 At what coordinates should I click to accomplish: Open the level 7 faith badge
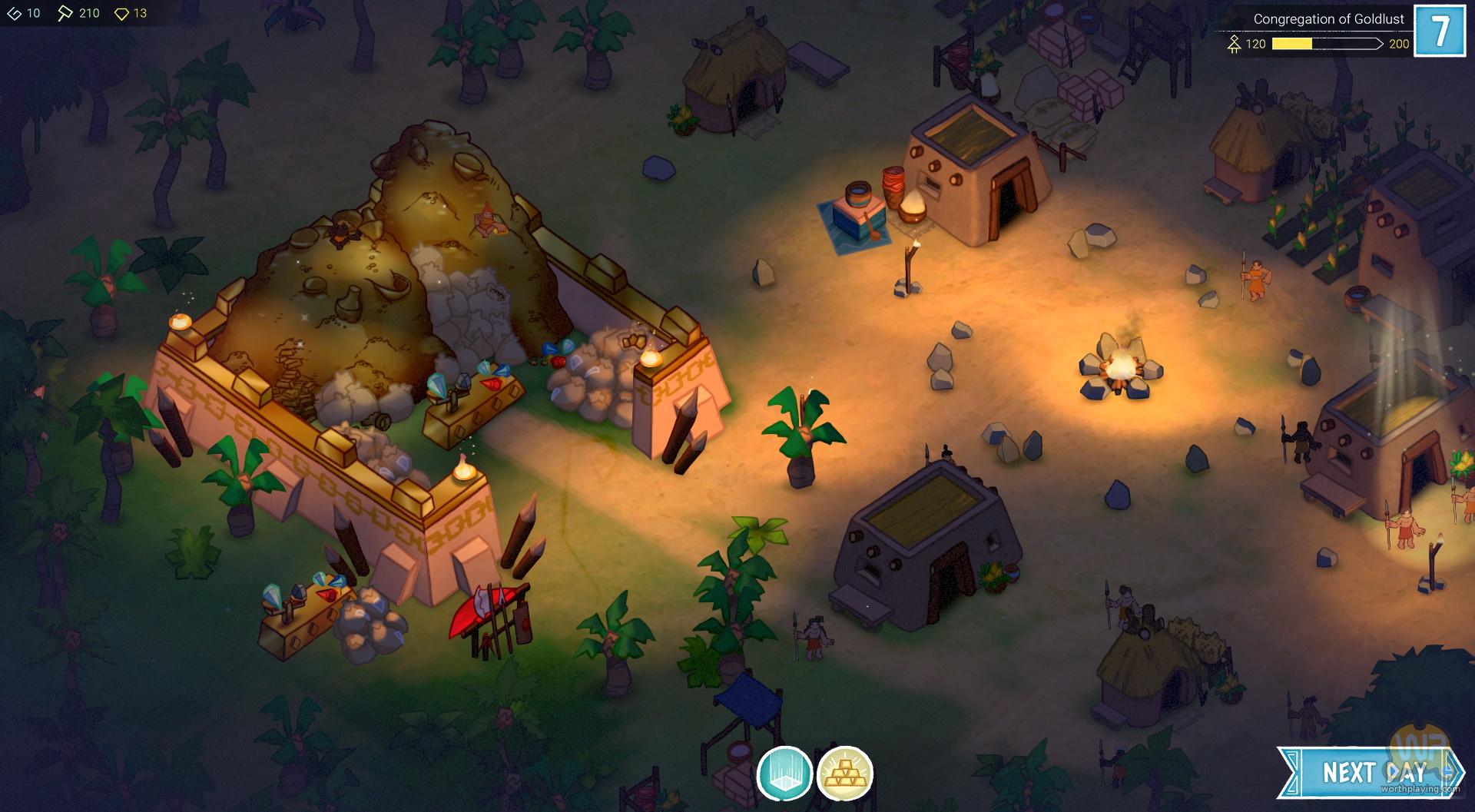point(1440,31)
